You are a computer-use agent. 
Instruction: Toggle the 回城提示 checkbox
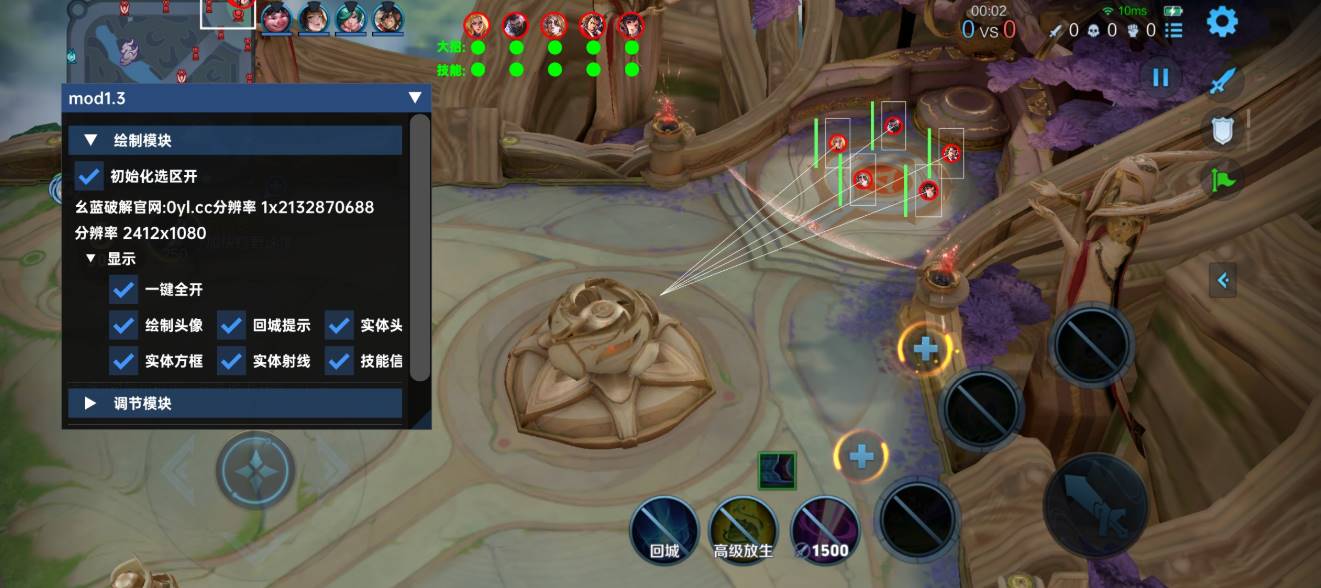click(x=232, y=325)
